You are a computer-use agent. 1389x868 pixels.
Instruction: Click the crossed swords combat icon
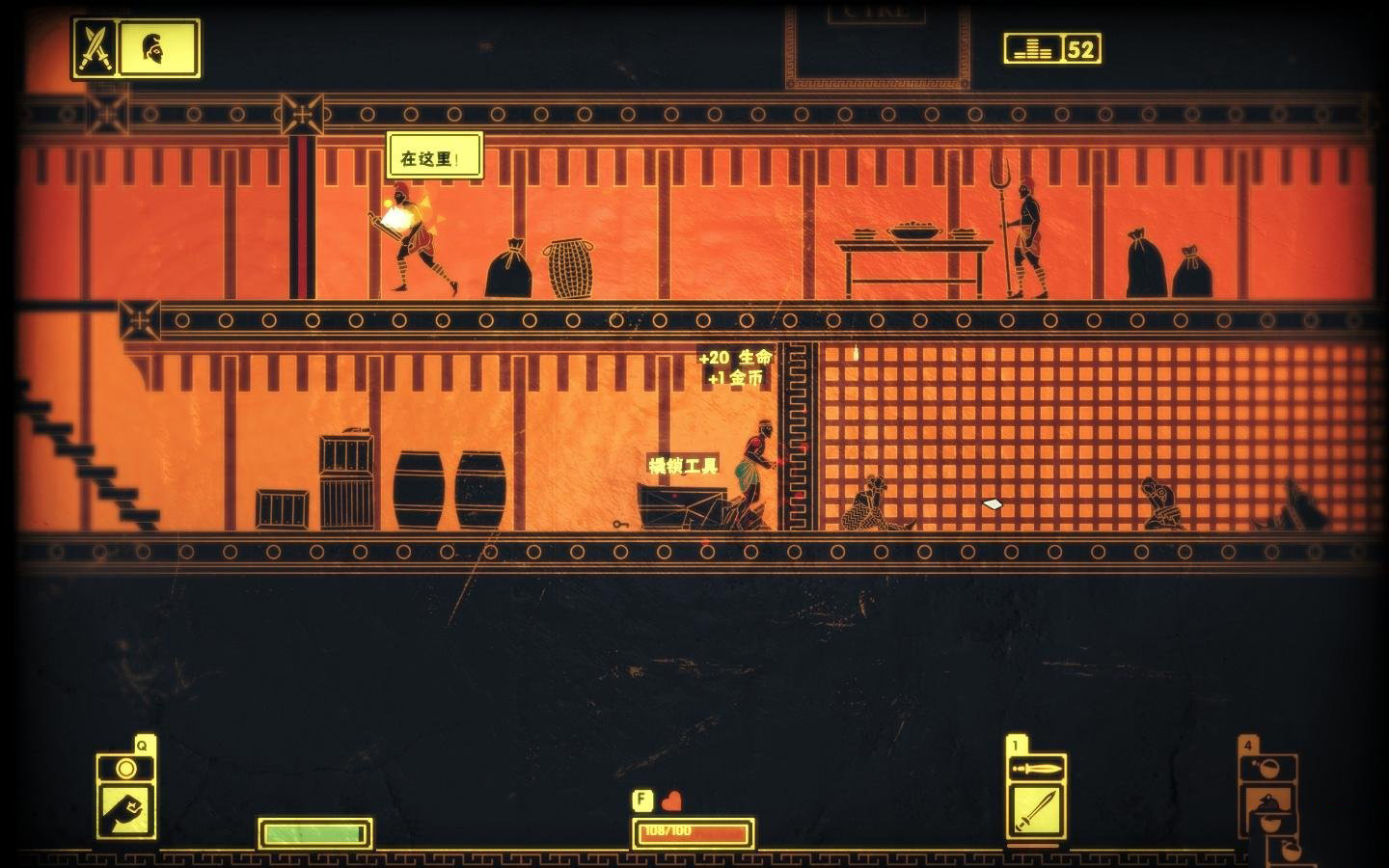pos(95,47)
